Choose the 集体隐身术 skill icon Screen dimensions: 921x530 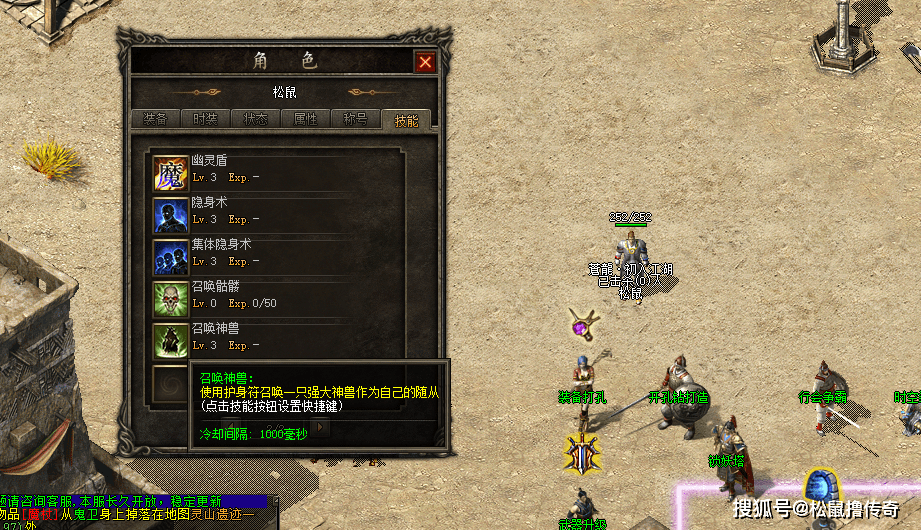[170, 257]
